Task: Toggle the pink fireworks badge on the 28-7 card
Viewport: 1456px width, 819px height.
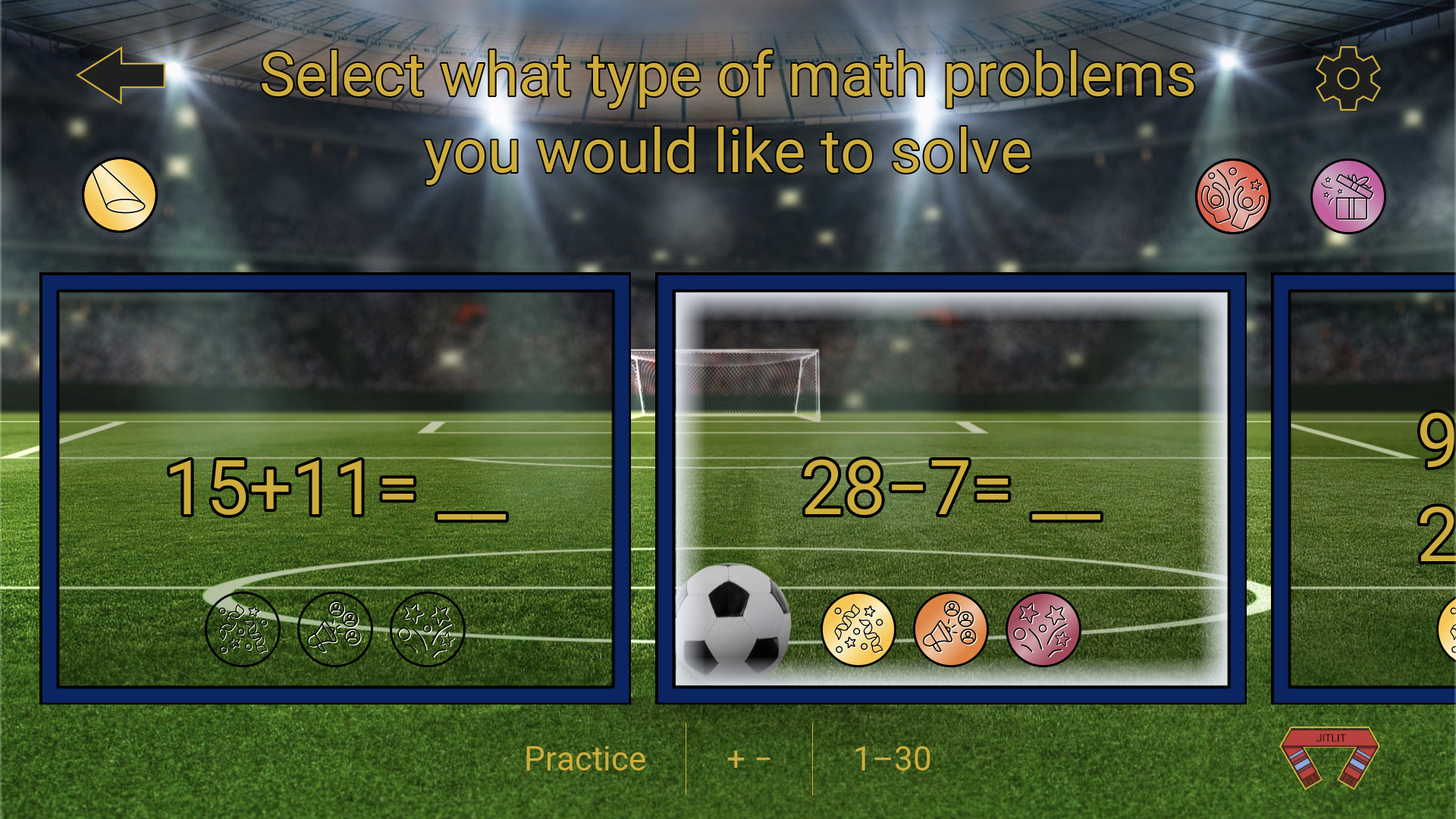Action: (1043, 630)
